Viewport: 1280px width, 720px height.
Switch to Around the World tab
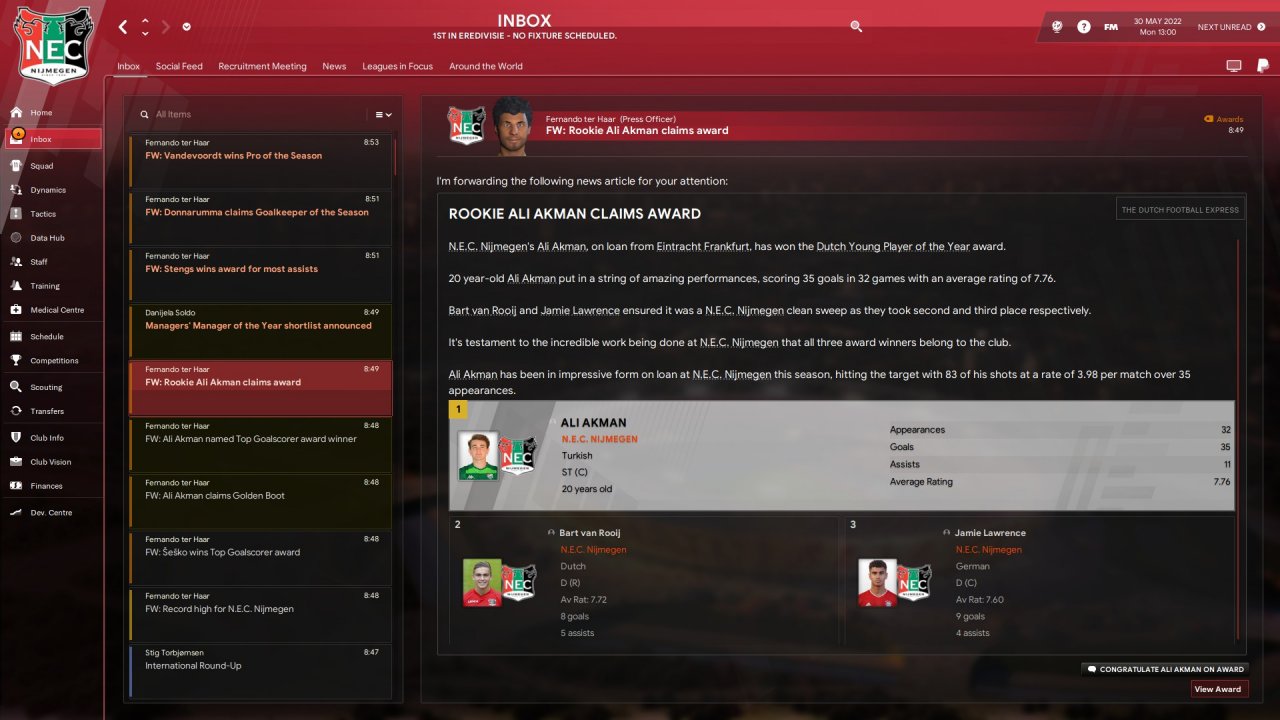tap(485, 66)
